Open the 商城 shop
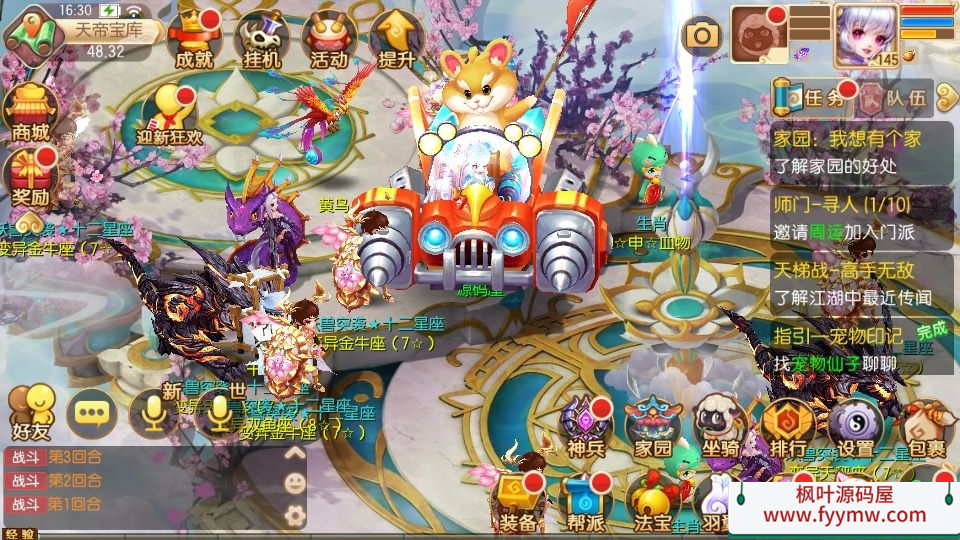Image resolution: width=960 pixels, height=540 pixels. coord(29,110)
